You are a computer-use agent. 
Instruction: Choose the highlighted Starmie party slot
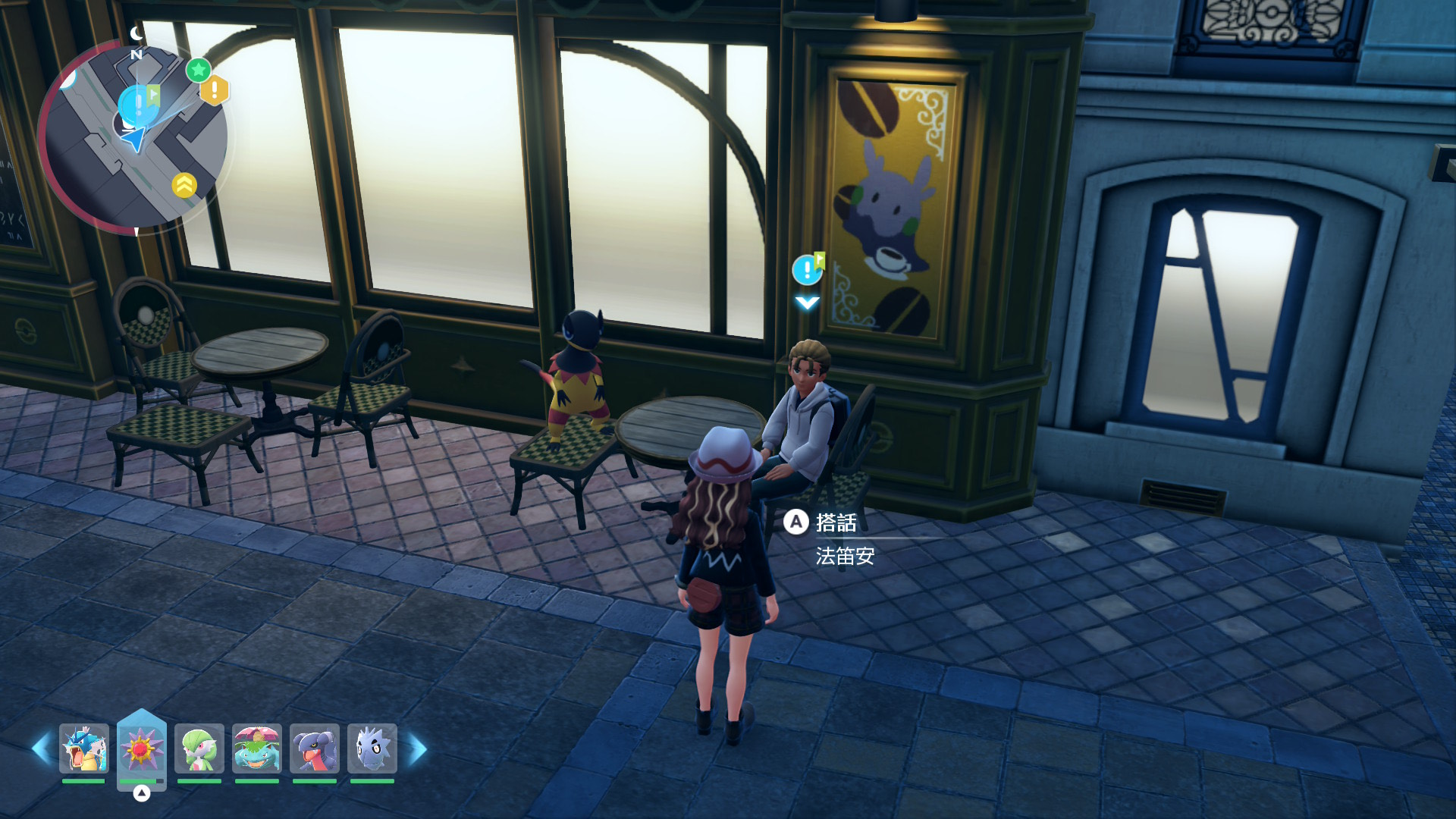tap(141, 748)
